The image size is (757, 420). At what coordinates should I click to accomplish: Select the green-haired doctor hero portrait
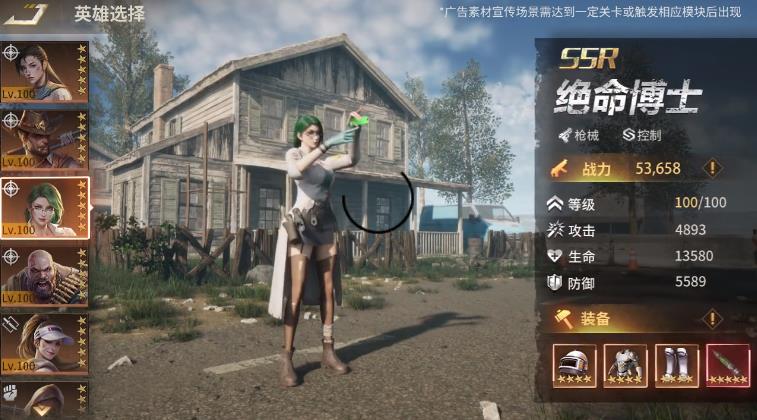(x=47, y=207)
